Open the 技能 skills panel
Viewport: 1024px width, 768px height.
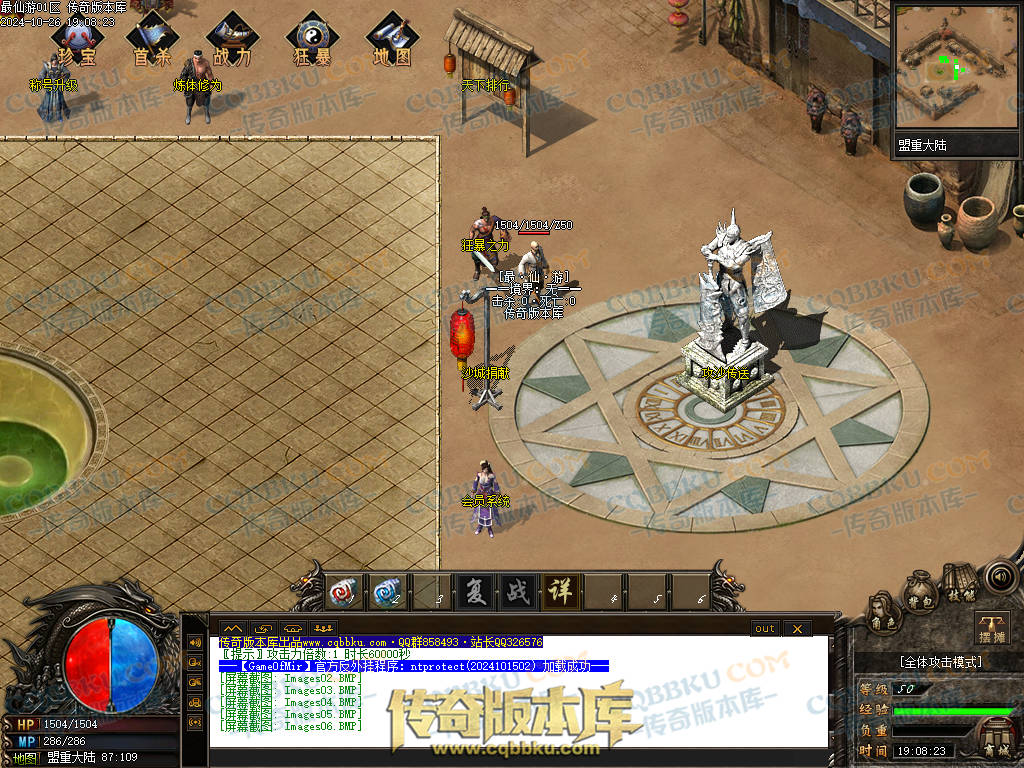[961, 584]
